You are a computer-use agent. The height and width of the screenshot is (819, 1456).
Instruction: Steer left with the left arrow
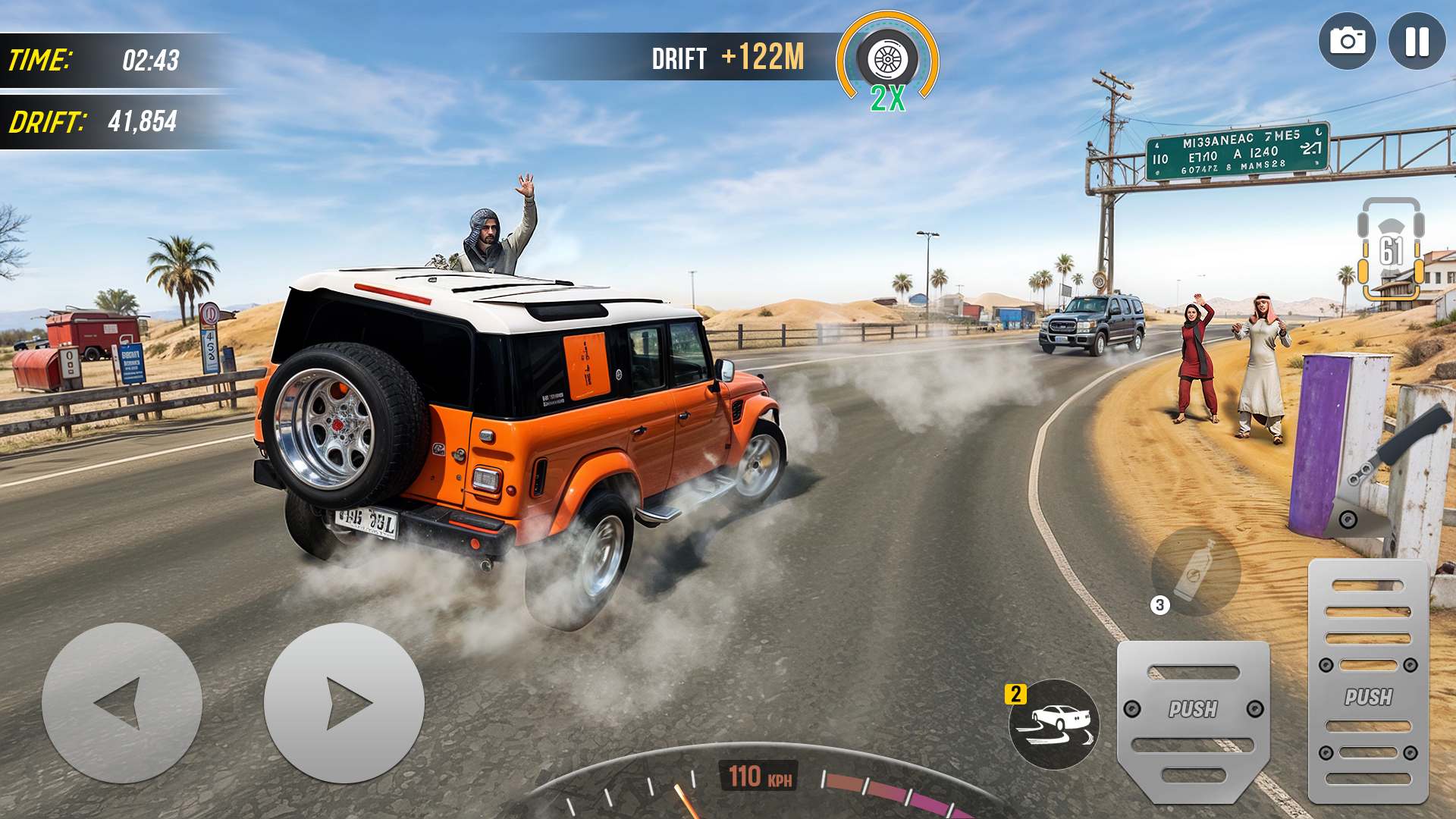122,703
